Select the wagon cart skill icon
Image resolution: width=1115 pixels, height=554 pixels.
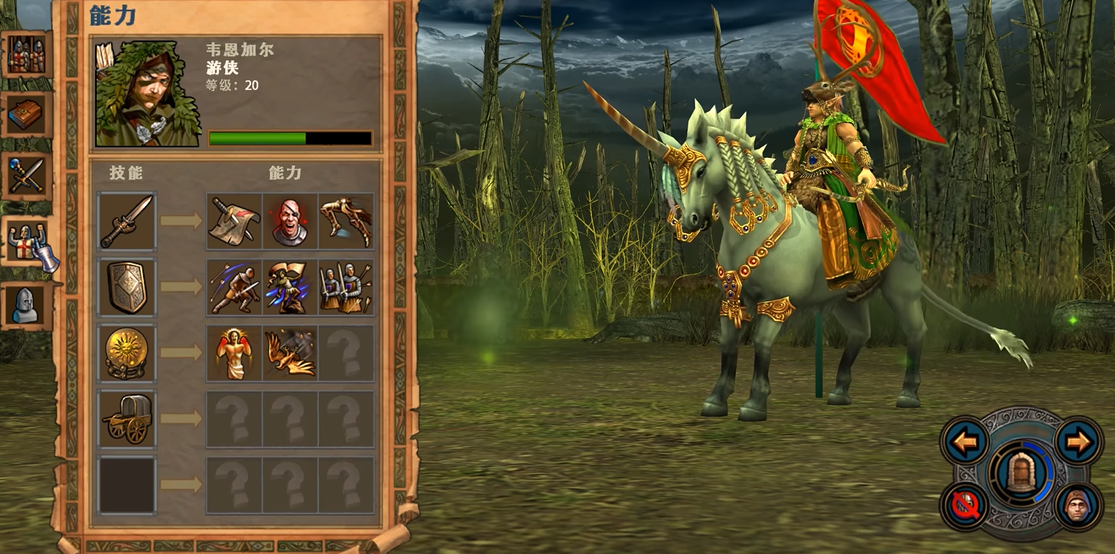pyautogui.click(x=127, y=419)
